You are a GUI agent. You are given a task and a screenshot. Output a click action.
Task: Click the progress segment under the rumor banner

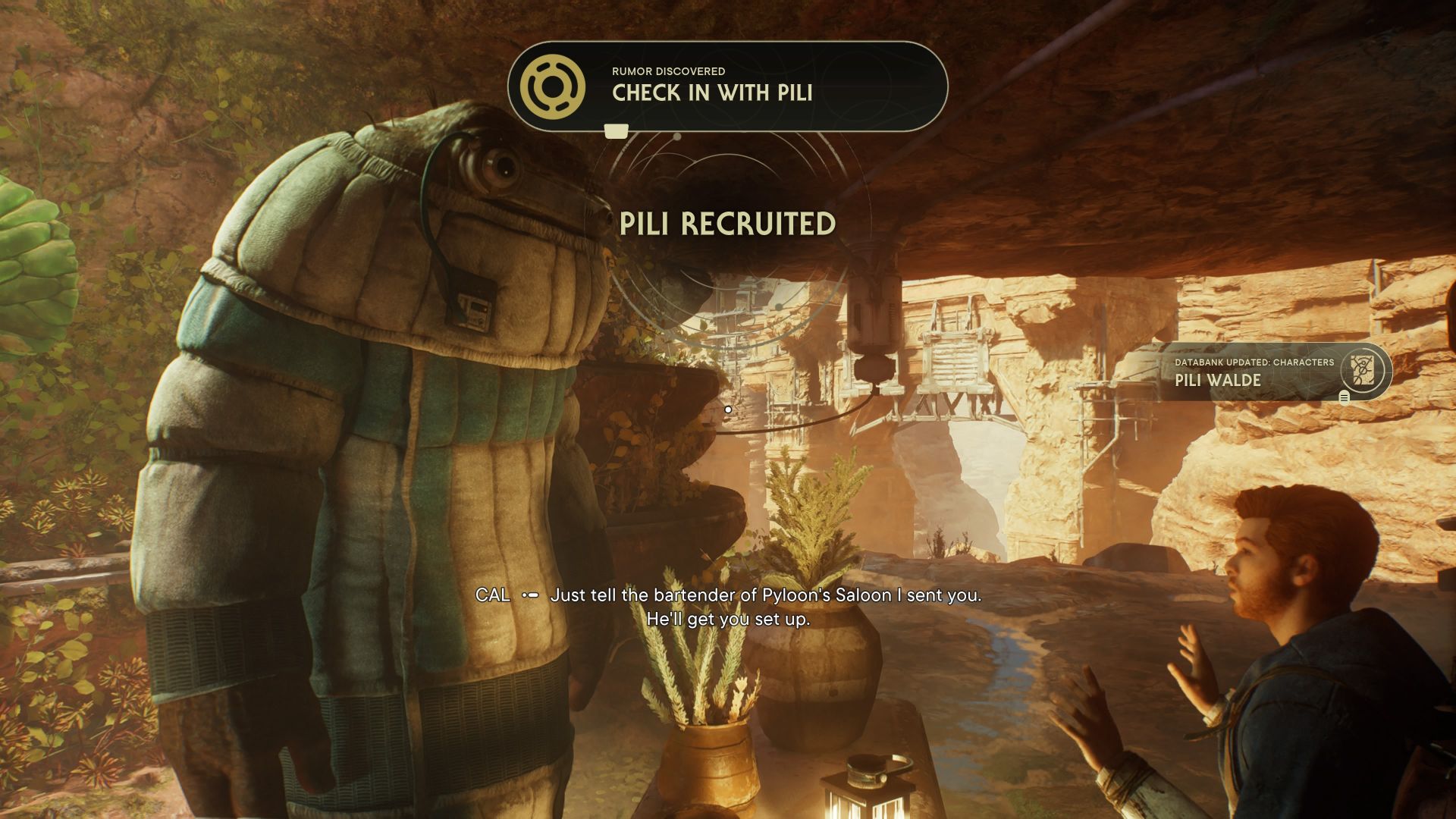615,130
